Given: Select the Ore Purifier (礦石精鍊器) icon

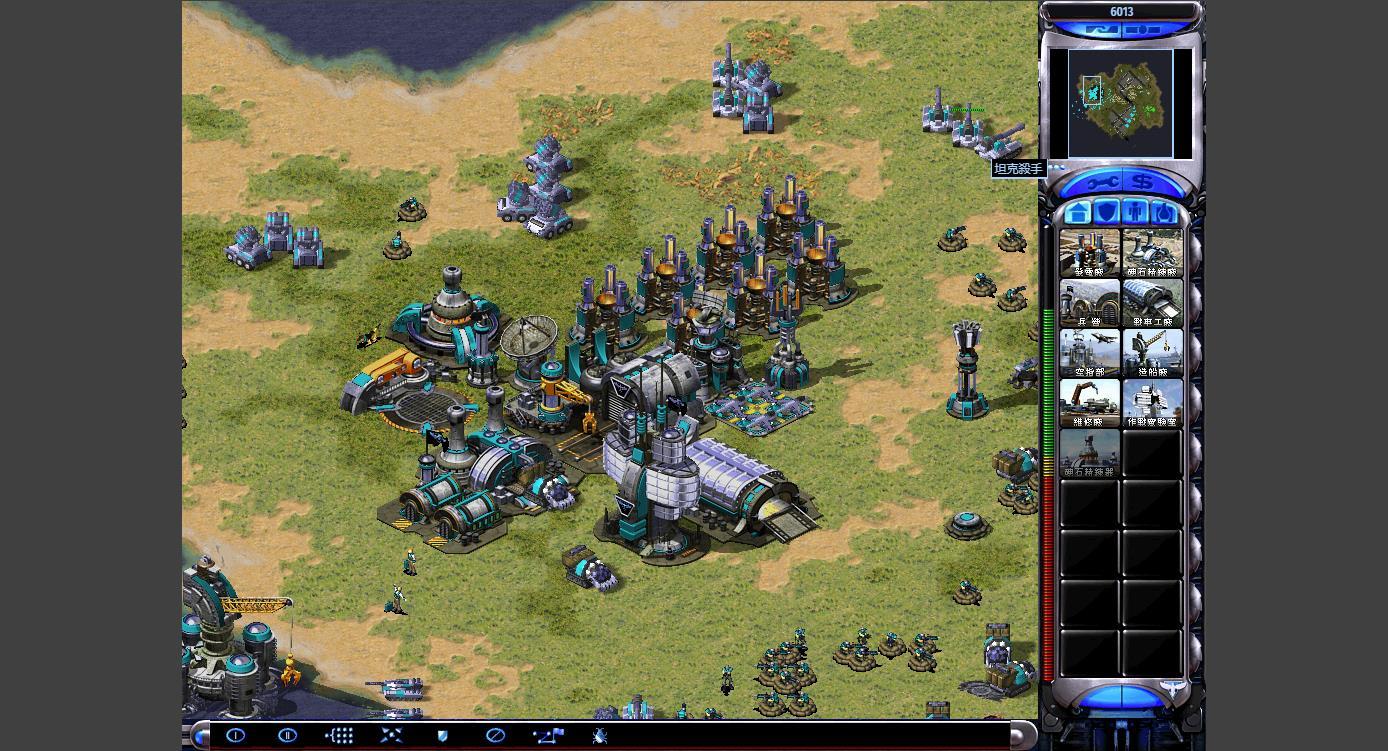Looking at the screenshot, I should click(x=1089, y=453).
